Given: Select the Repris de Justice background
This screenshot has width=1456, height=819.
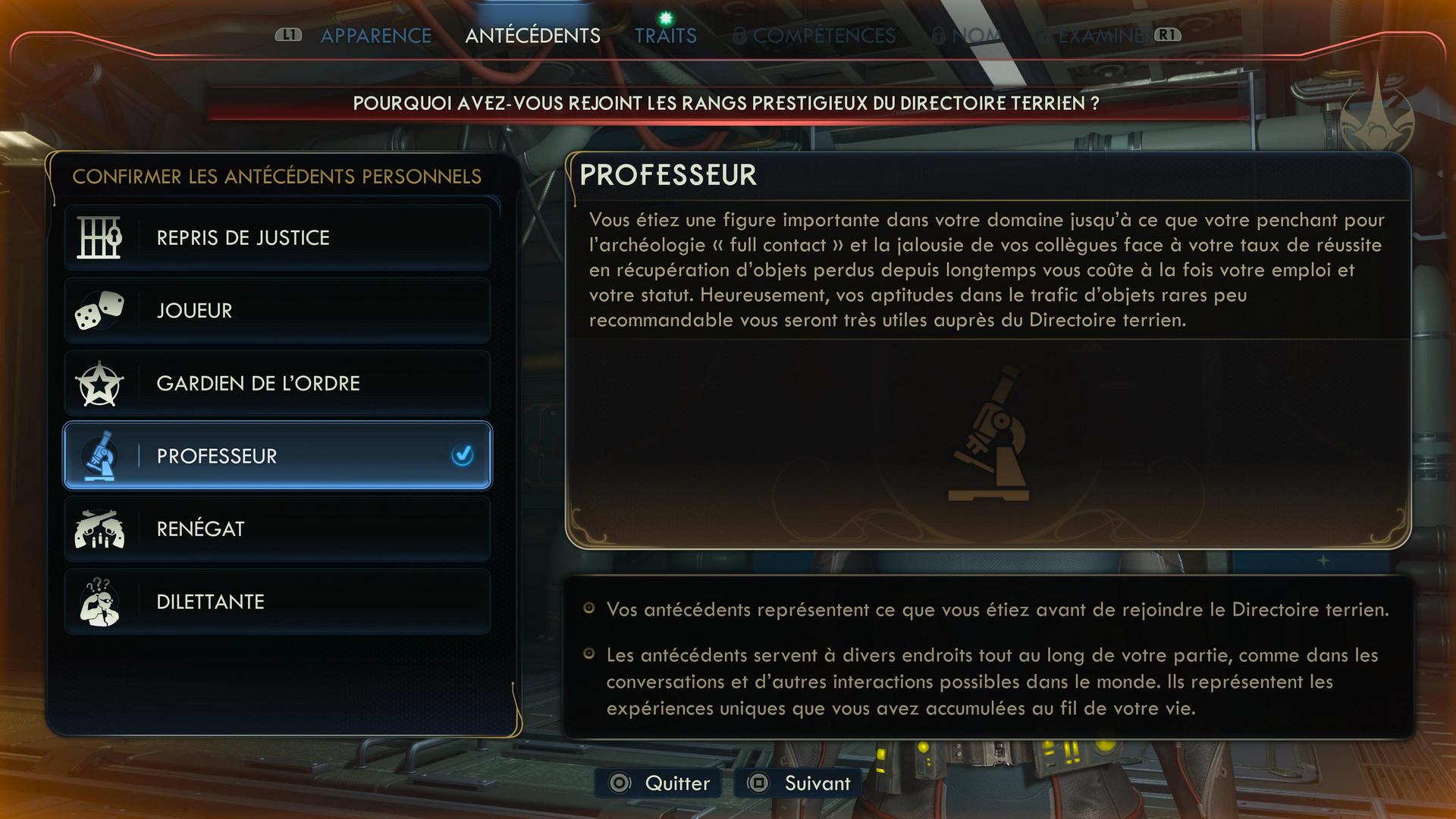Looking at the screenshot, I should (278, 238).
